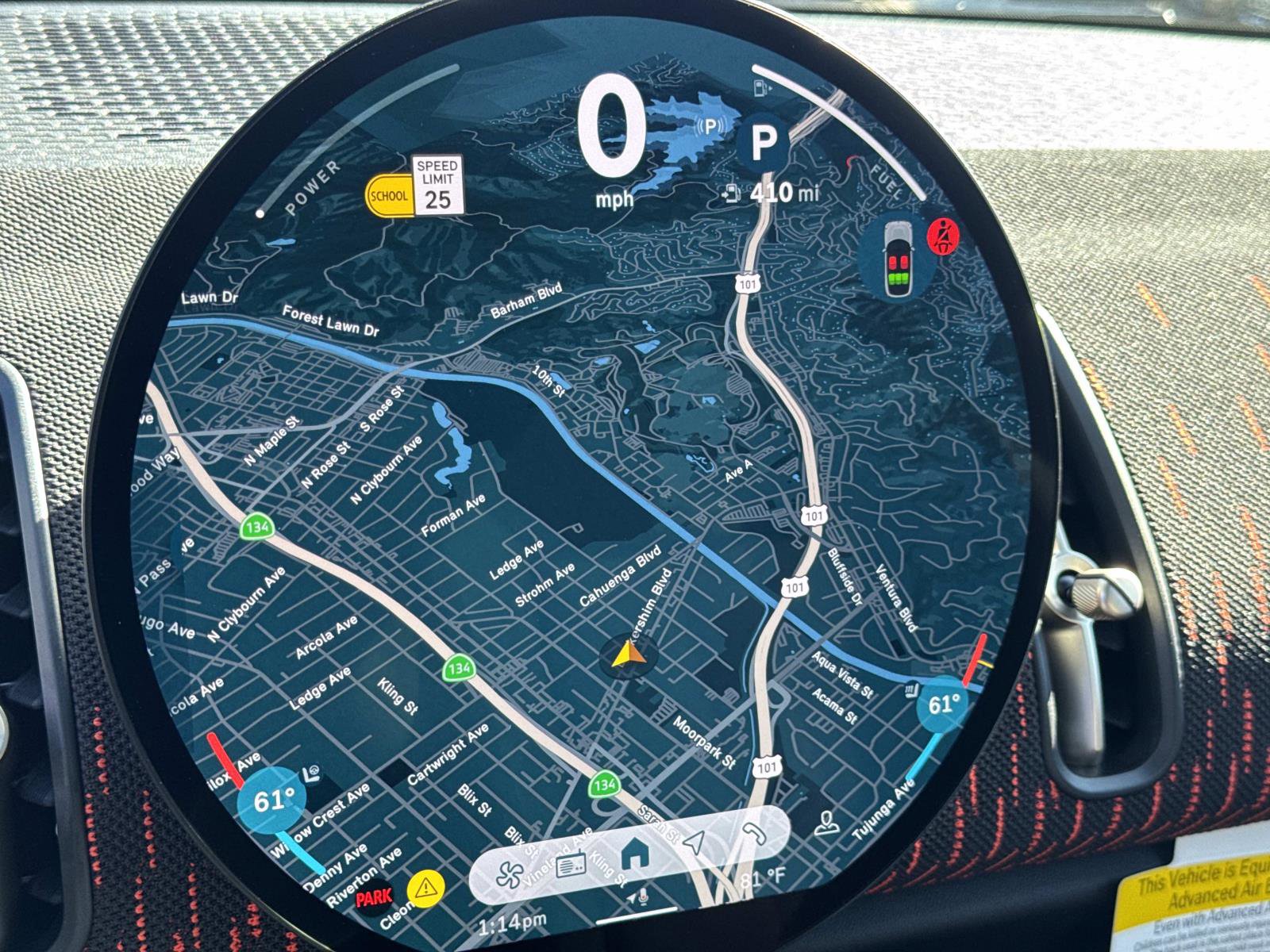Open the driver profile icon
This screenshot has width=1270, height=952.
click(826, 824)
